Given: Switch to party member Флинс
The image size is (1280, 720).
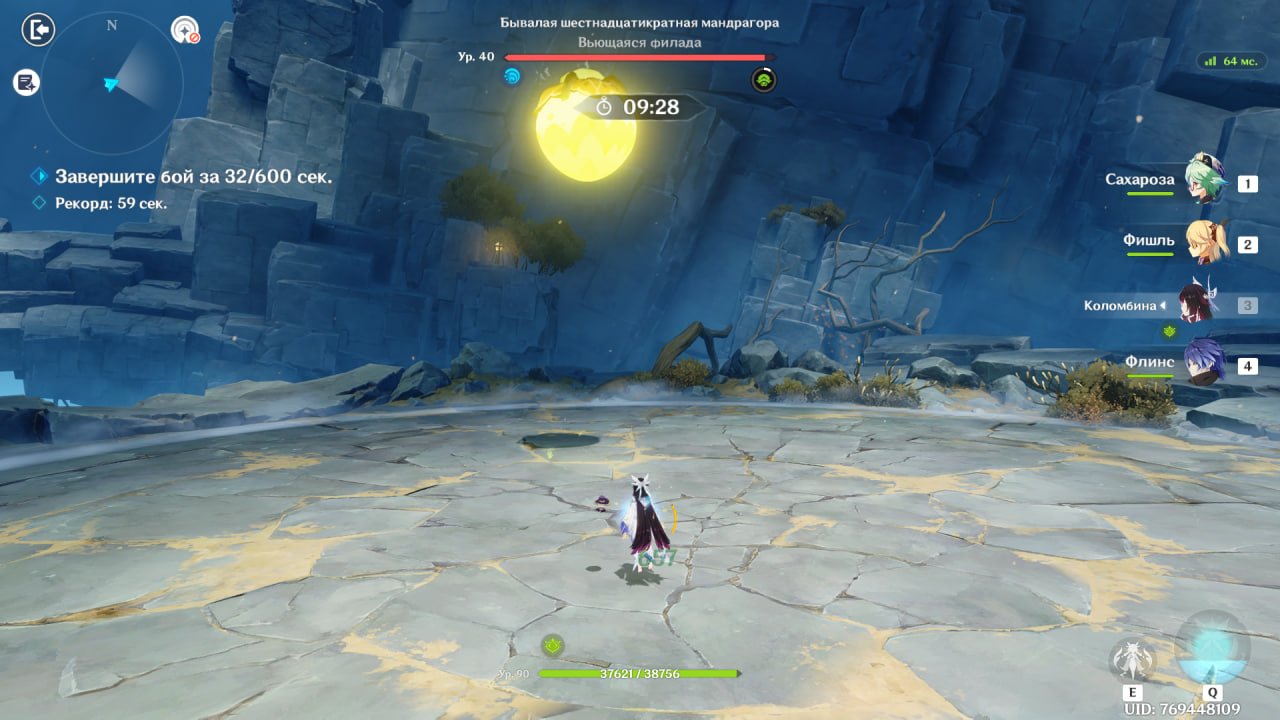Looking at the screenshot, I should click(1204, 363).
